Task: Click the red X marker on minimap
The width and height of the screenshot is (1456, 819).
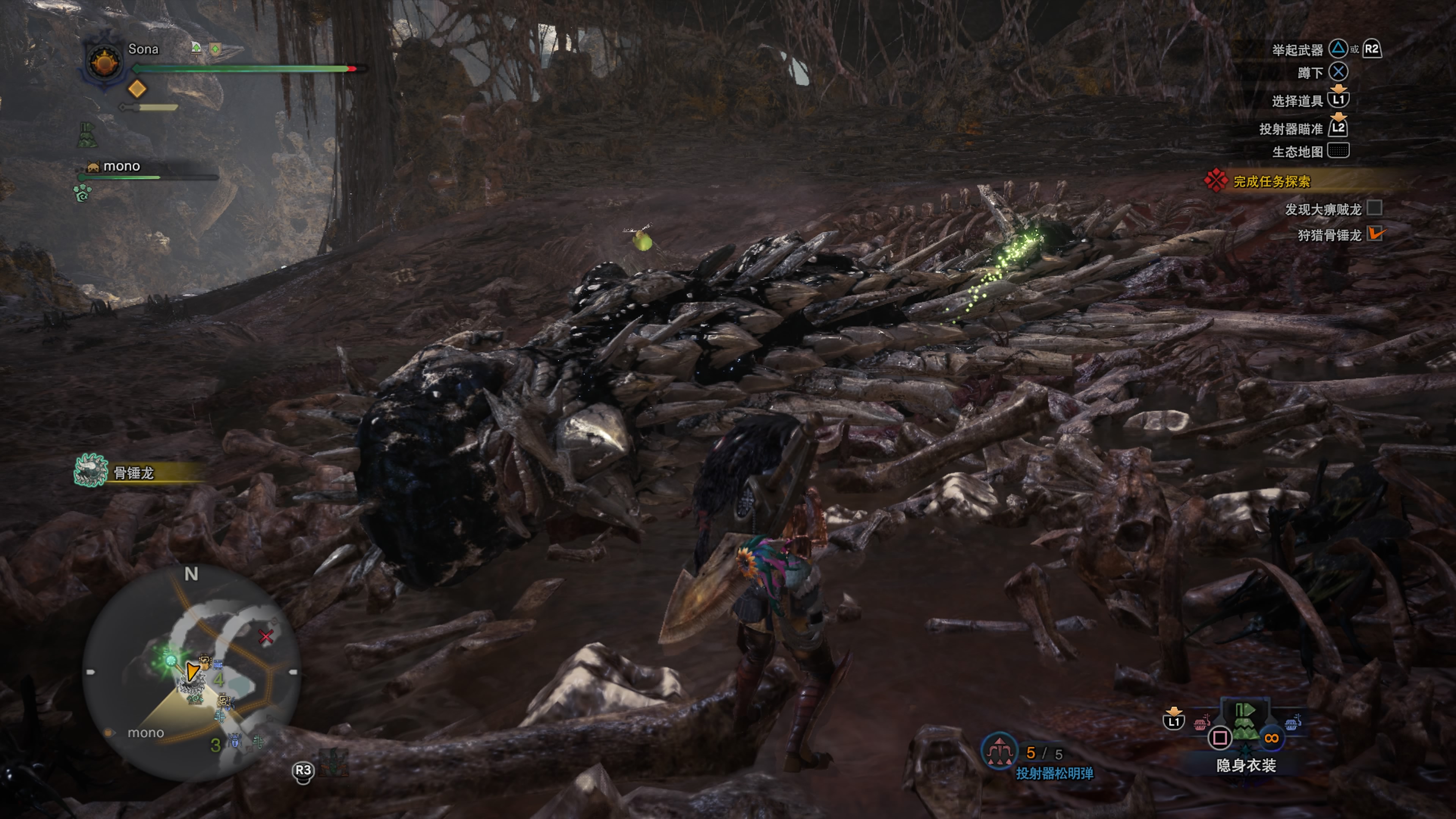Action: (x=266, y=637)
